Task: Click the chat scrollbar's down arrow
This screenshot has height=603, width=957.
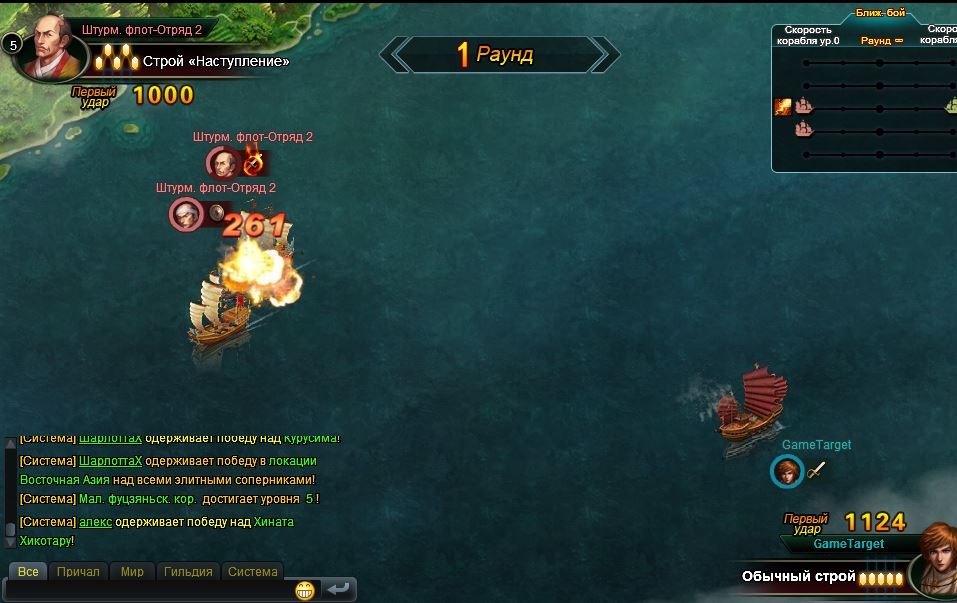Action: [11, 541]
